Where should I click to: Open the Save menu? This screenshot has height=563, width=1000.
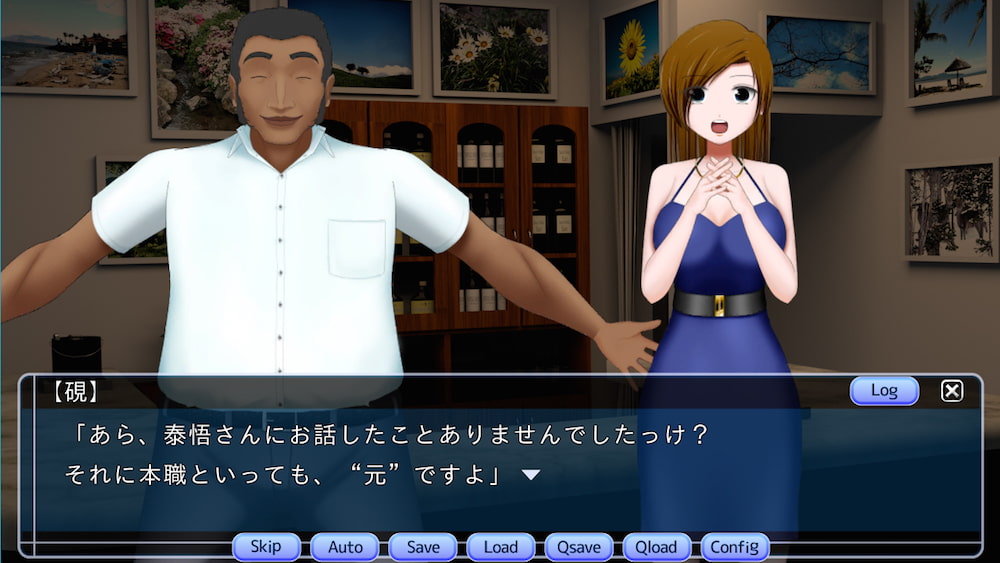423,547
